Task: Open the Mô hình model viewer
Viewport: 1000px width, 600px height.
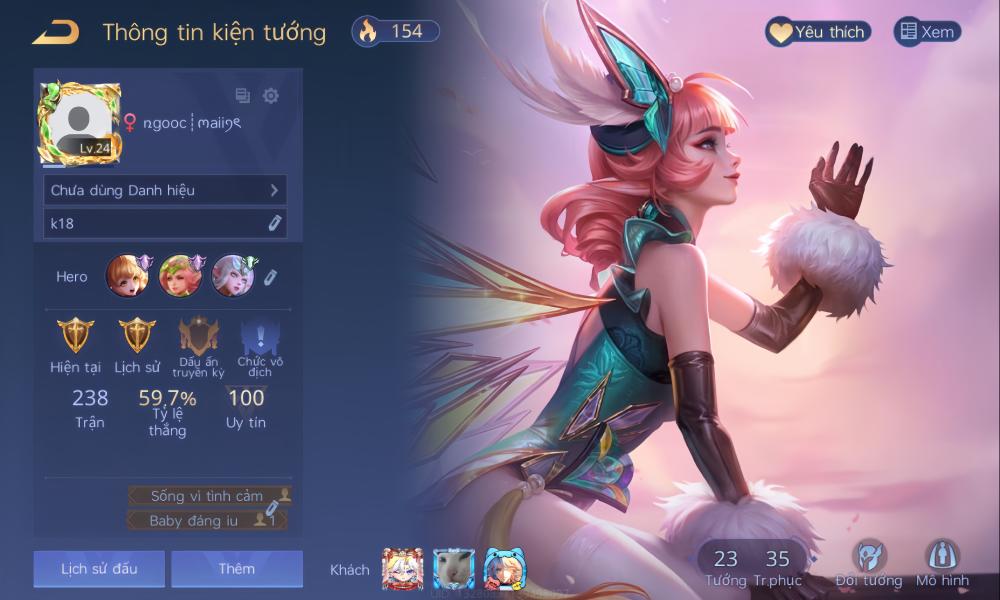Action: click(x=942, y=560)
